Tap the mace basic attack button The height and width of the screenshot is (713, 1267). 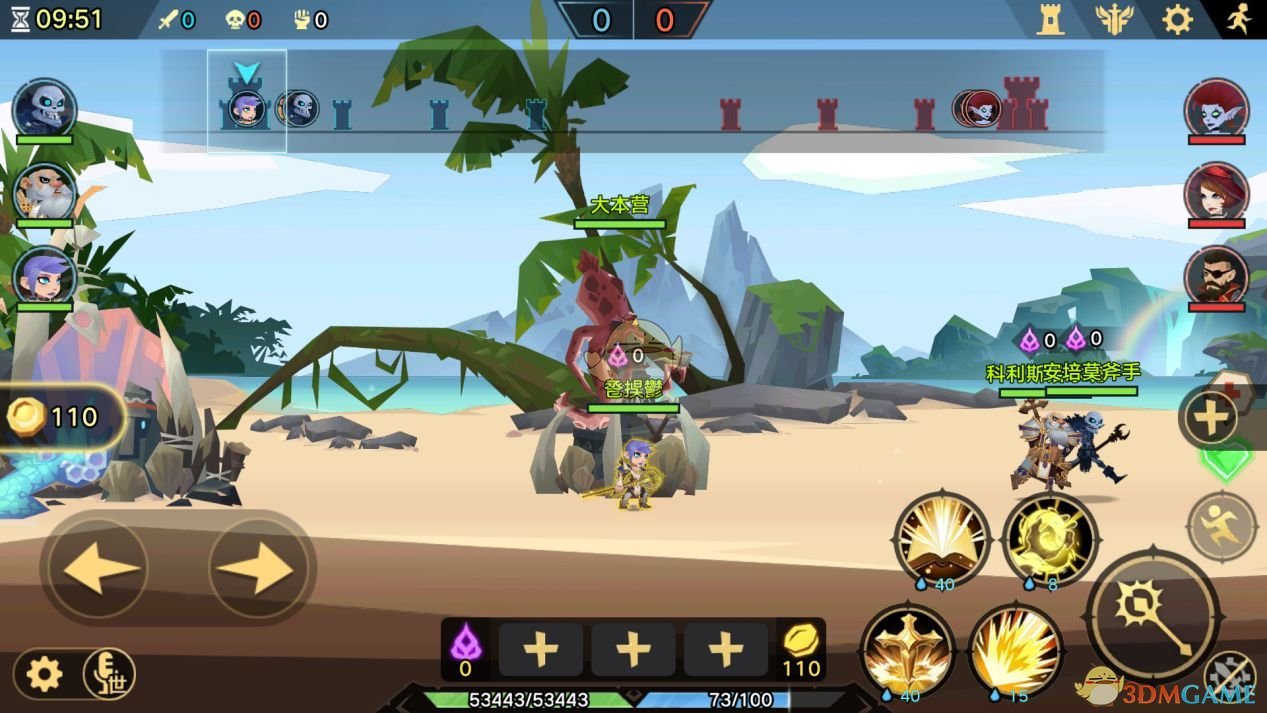pos(1152,614)
